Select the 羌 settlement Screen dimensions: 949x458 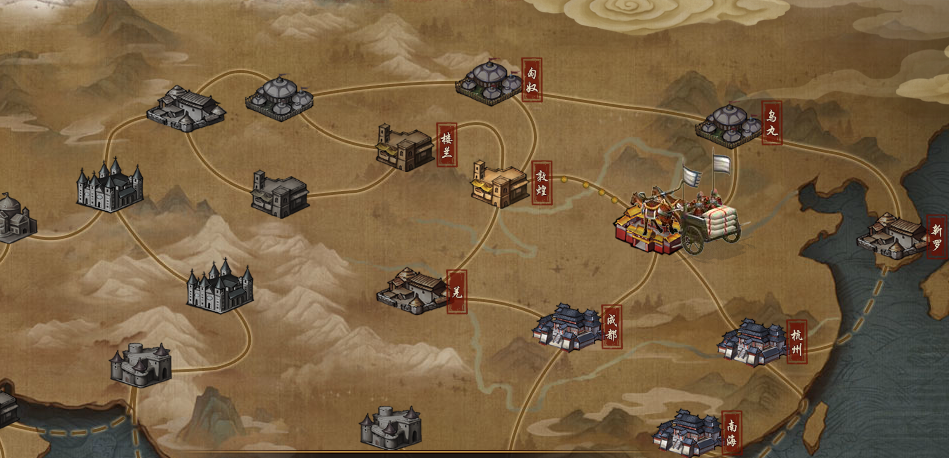point(413,290)
